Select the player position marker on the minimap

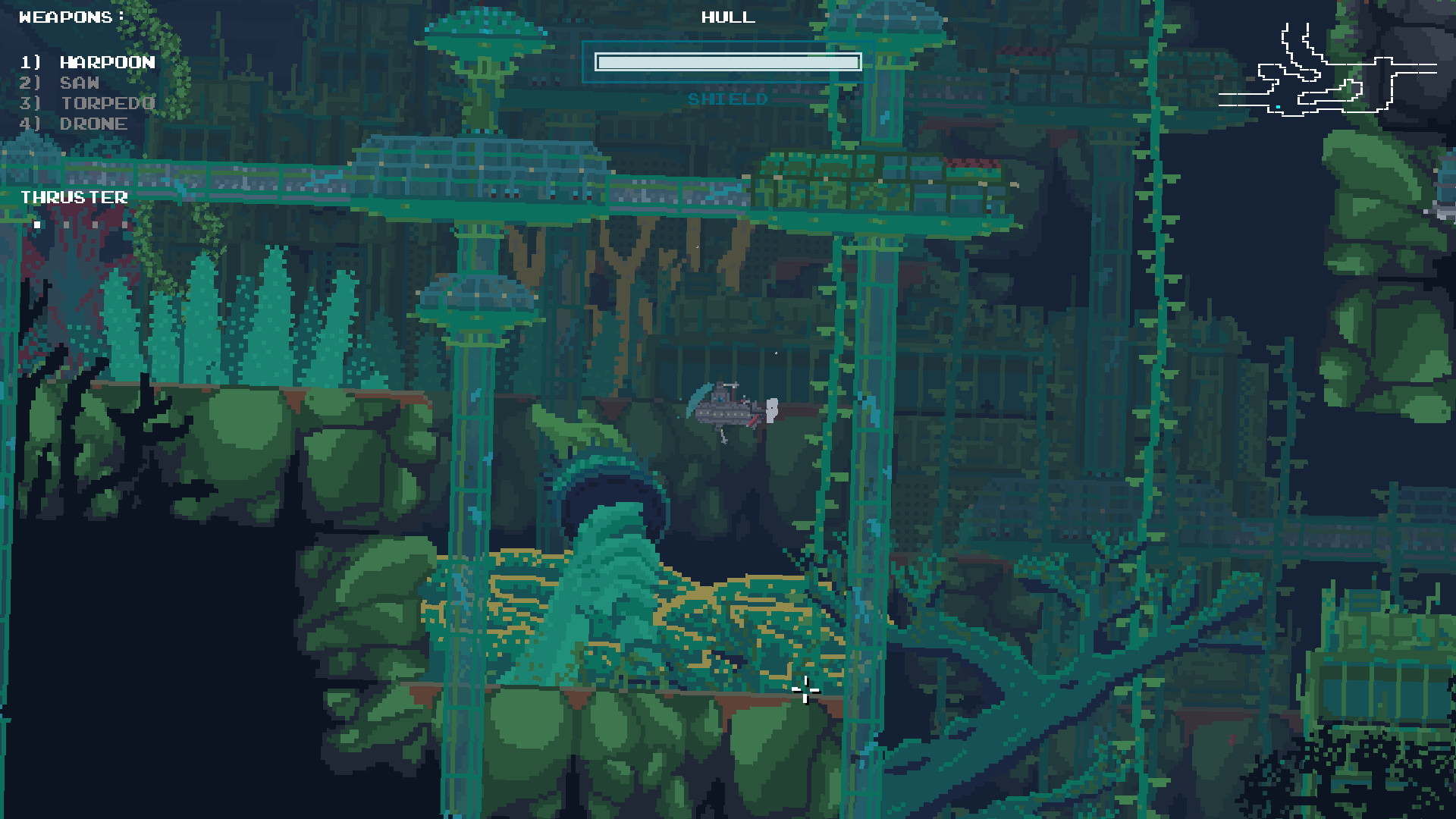pyautogui.click(x=1278, y=108)
